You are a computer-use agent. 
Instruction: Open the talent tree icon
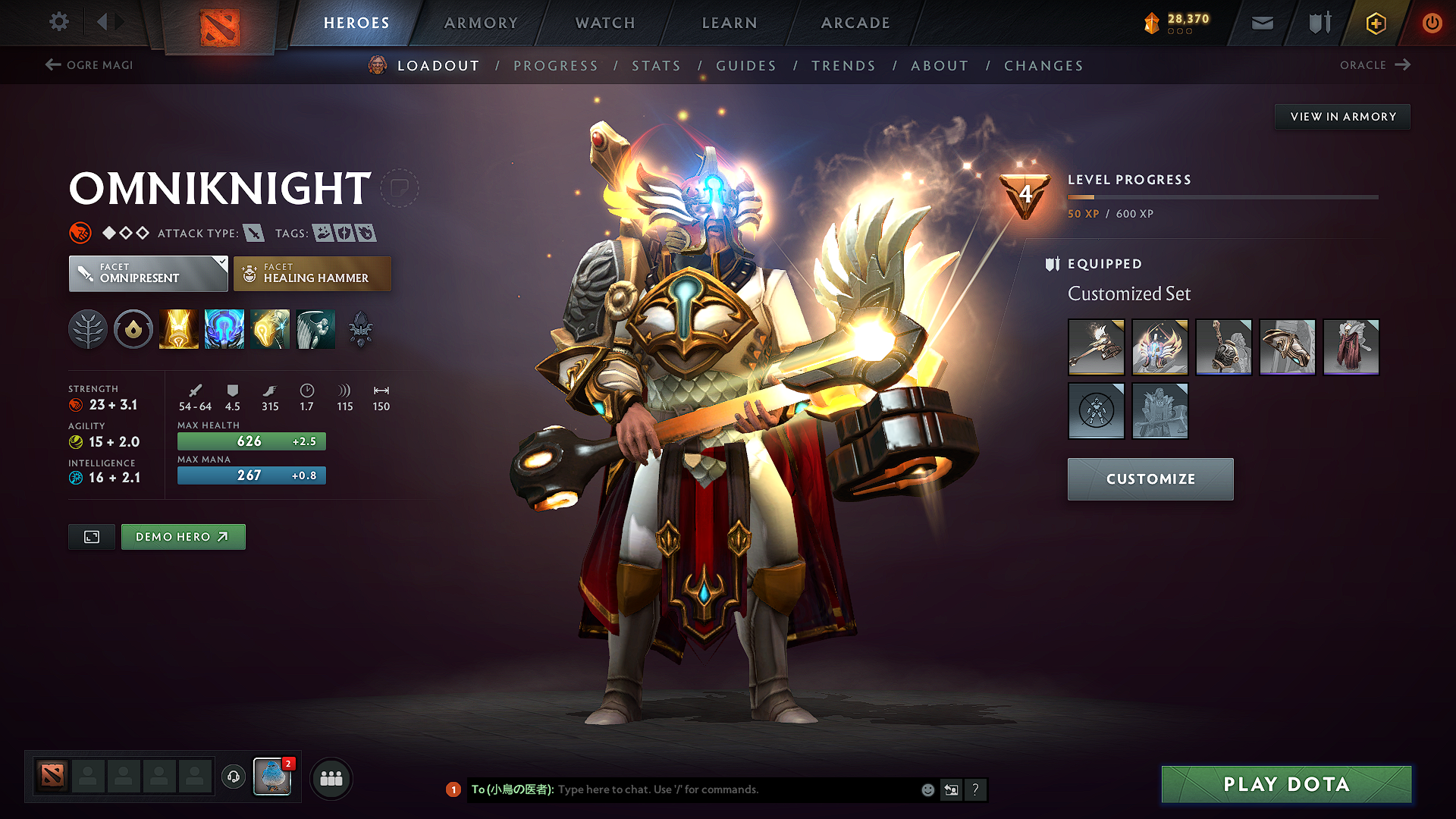pos(88,329)
